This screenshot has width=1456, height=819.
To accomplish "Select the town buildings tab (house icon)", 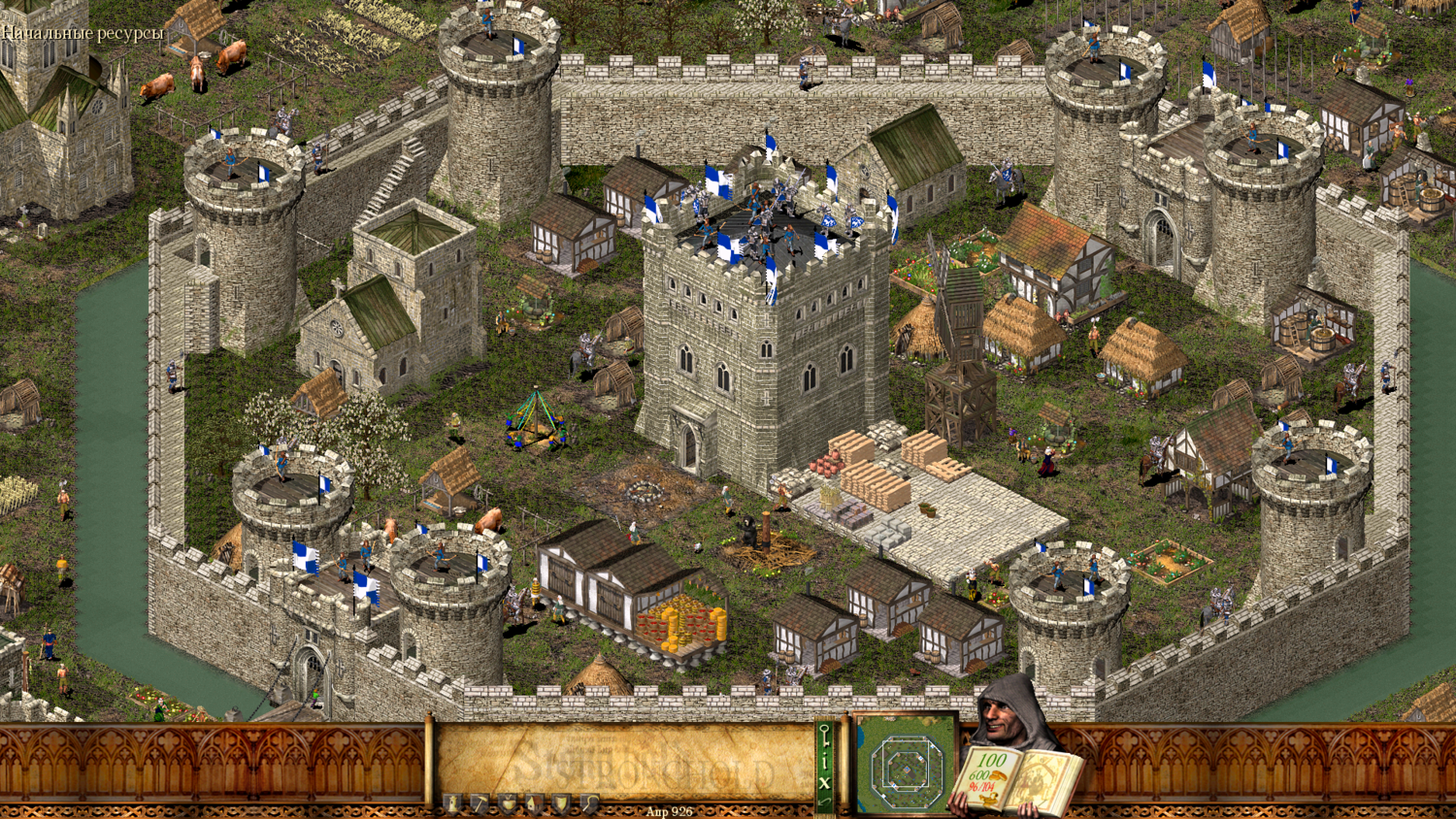I will coord(534,803).
